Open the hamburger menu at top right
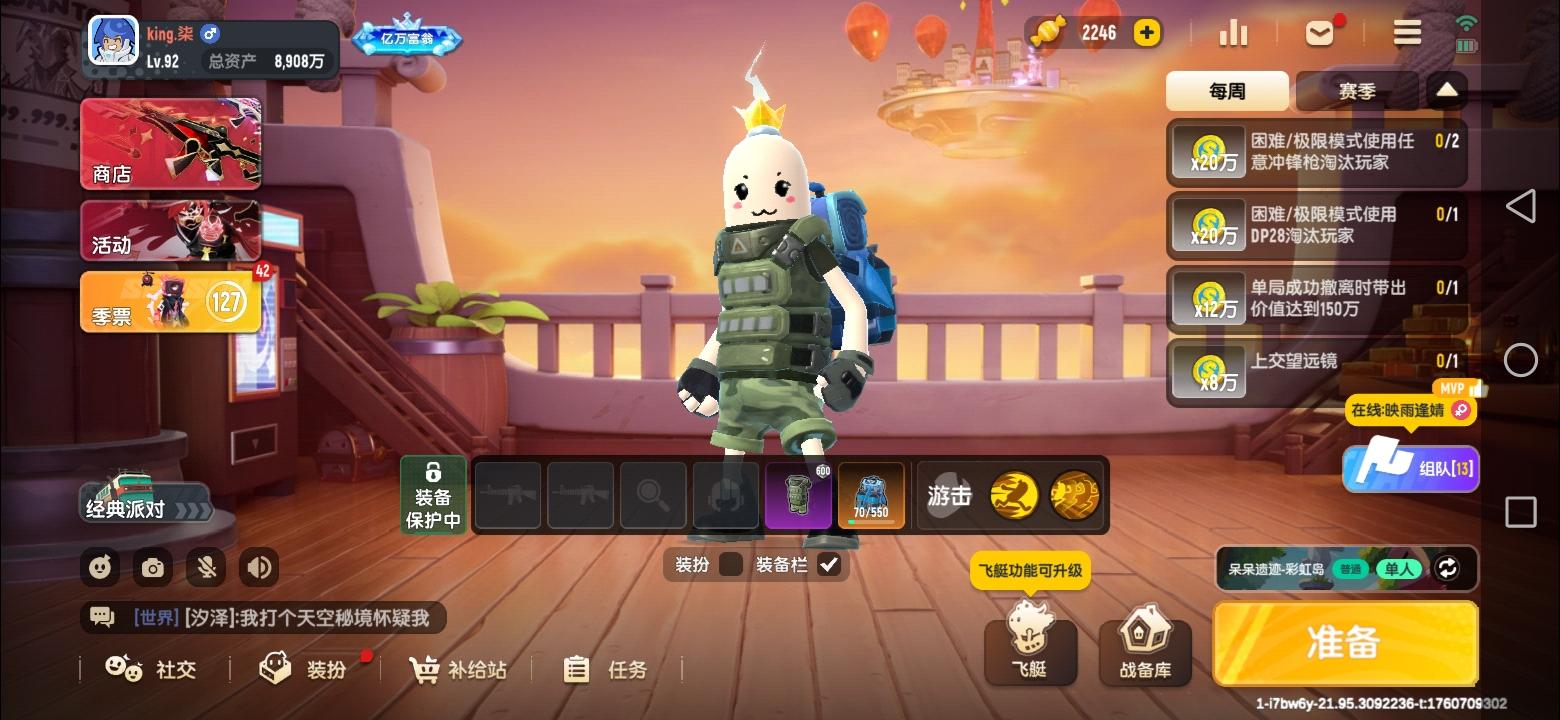Screen dimensions: 1560x720 (1406, 32)
